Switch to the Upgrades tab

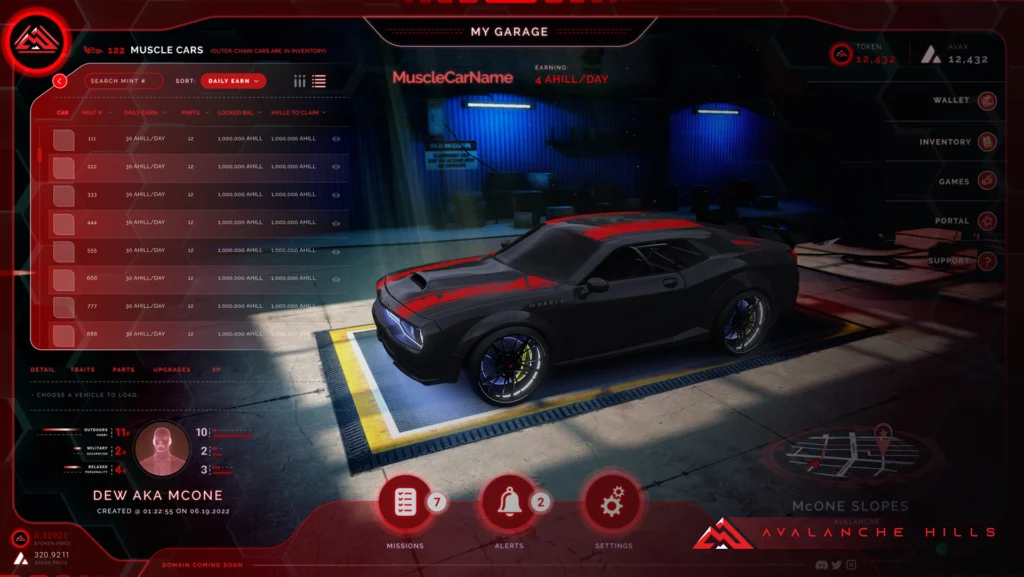(172, 370)
